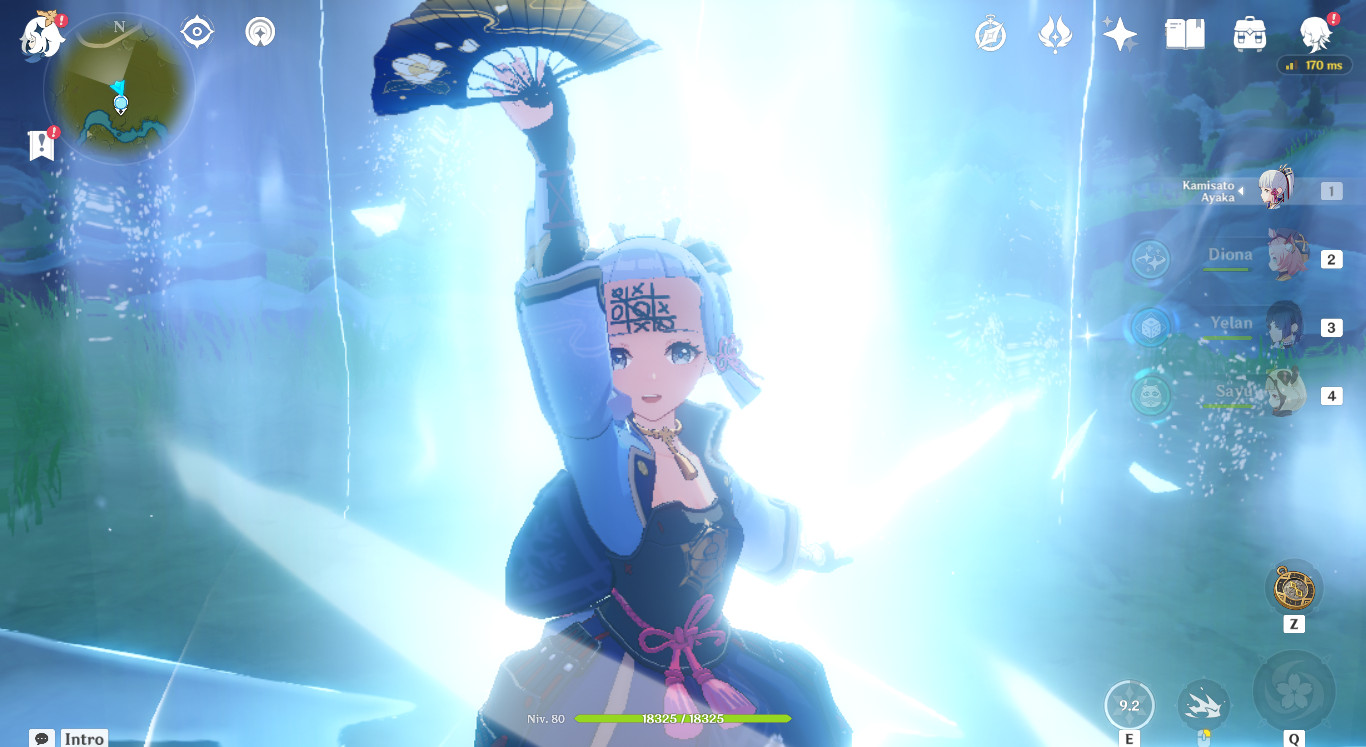This screenshot has width=1366, height=747.
Task: Open the Character screen with notification badge
Action: [1315, 33]
